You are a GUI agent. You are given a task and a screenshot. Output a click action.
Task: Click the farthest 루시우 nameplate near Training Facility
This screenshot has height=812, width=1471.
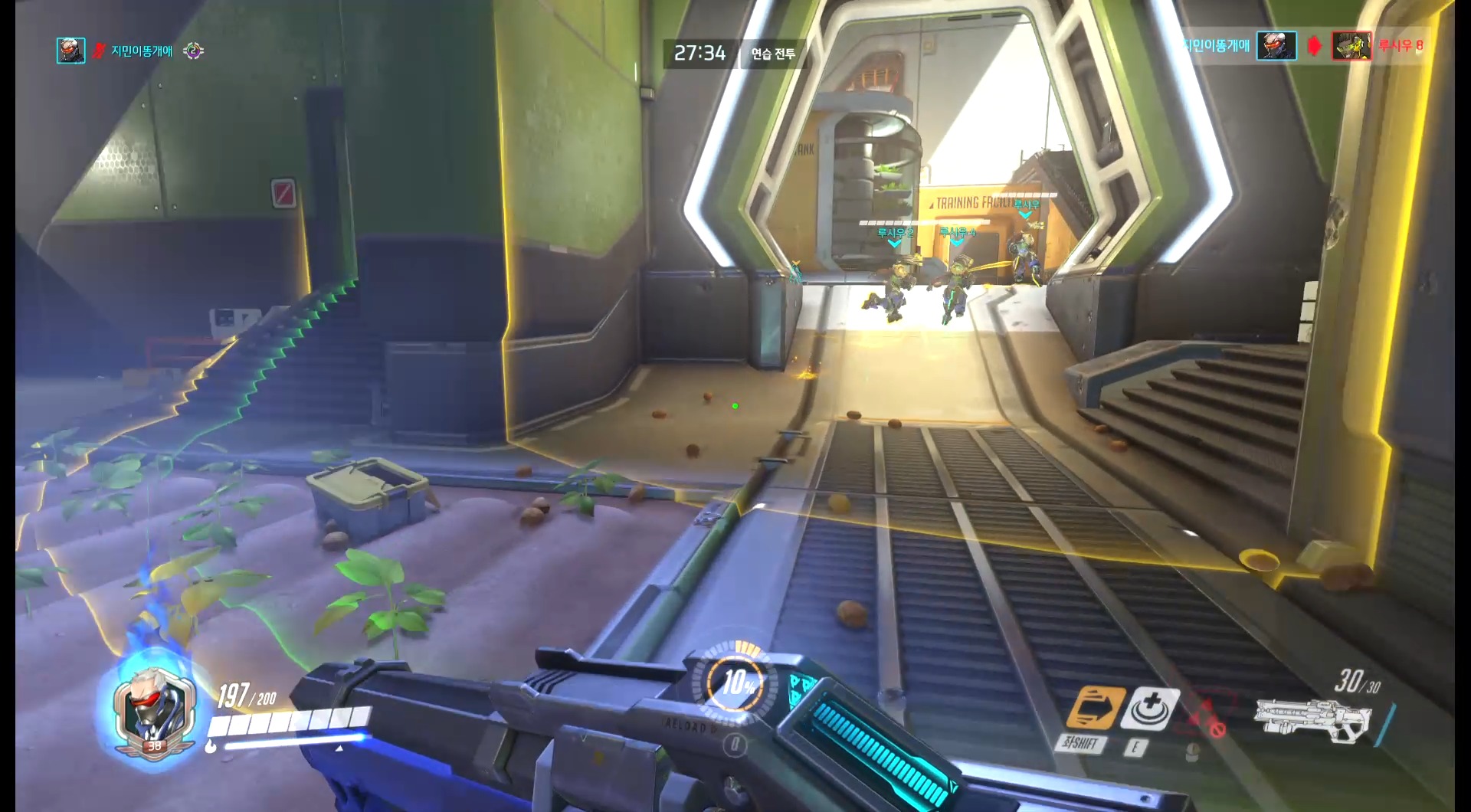point(1027,205)
